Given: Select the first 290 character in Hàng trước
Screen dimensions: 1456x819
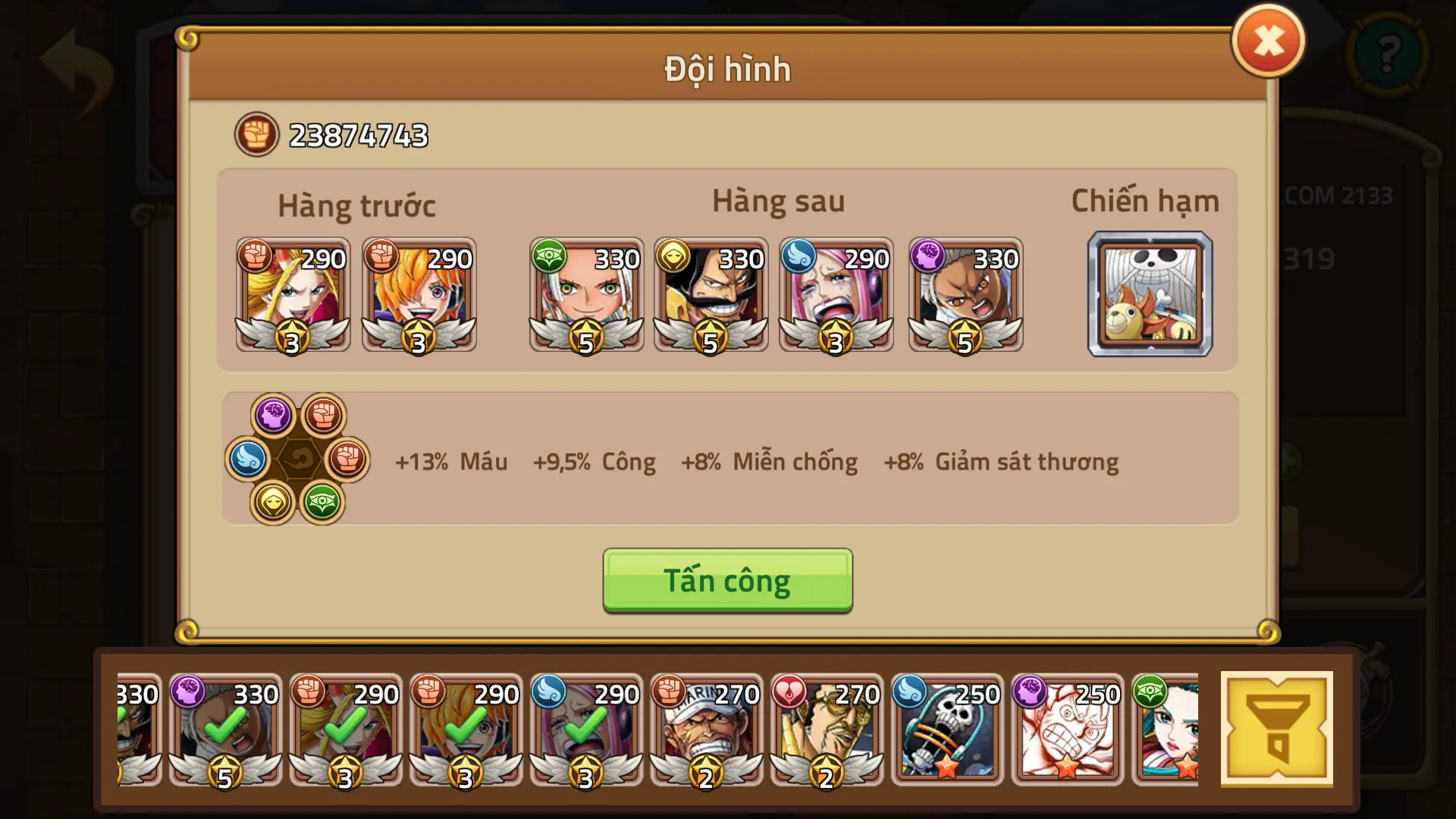Looking at the screenshot, I should (293, 294).
